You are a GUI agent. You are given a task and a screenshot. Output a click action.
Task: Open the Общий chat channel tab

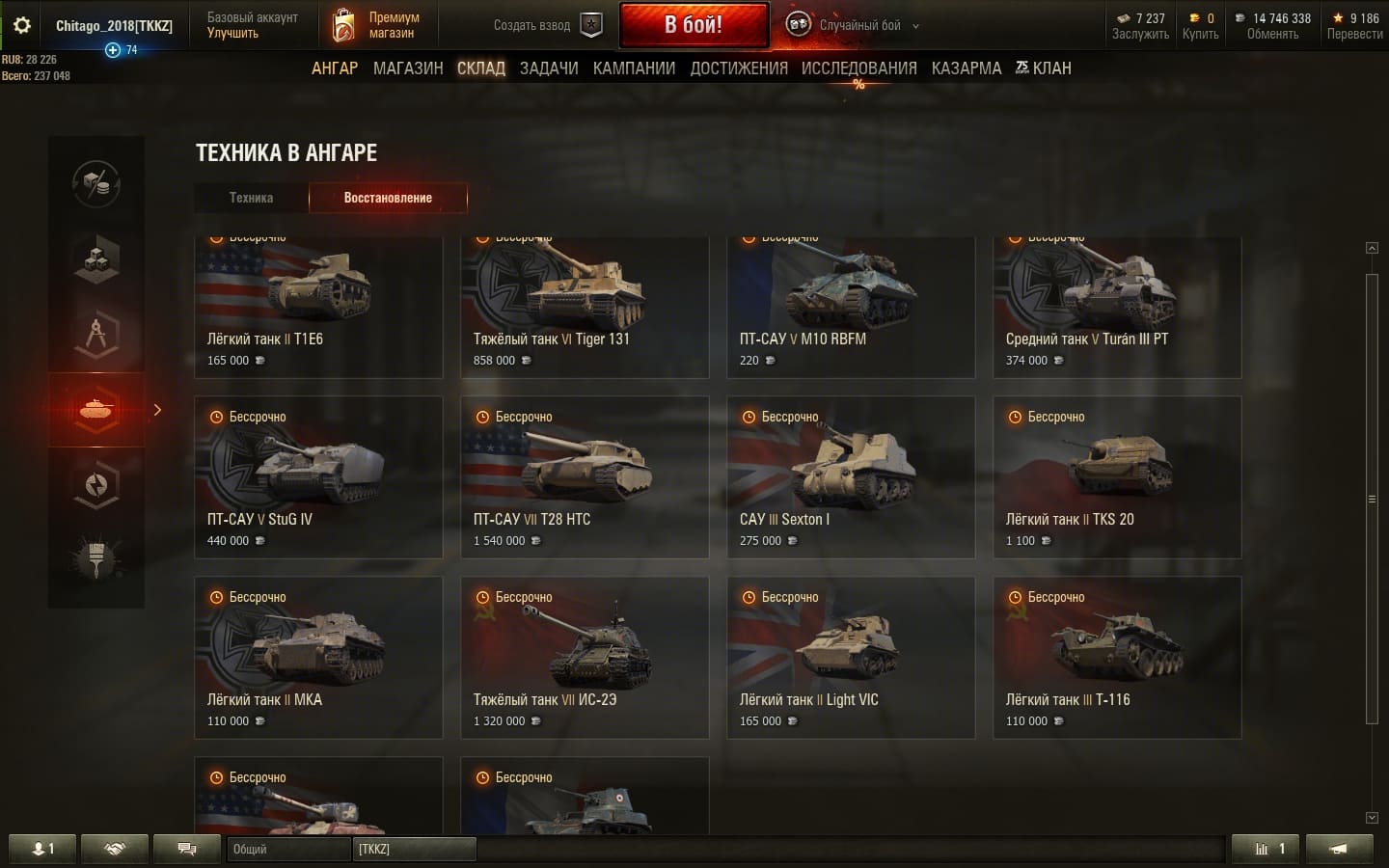(x=287, y=849)
